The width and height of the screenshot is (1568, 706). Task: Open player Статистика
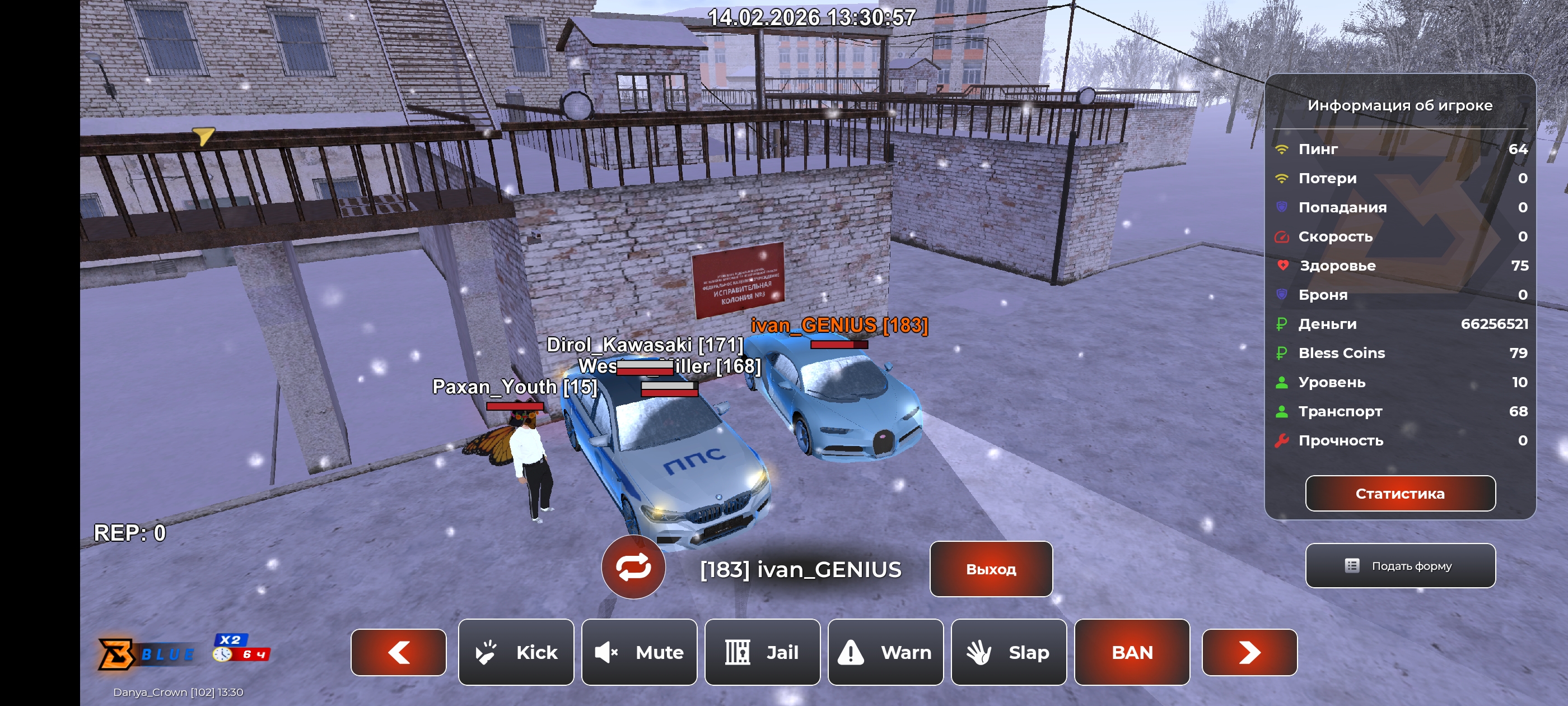pyautogui.click(x=1399, y=493)
